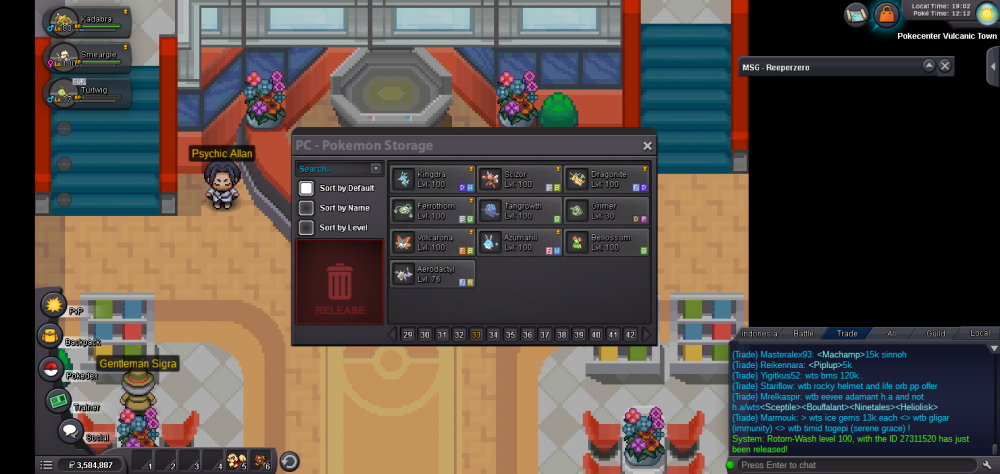This screenshot has height=474, width=1000.
Task: Close the MSG Reeperzero message window
Action: 945,66
